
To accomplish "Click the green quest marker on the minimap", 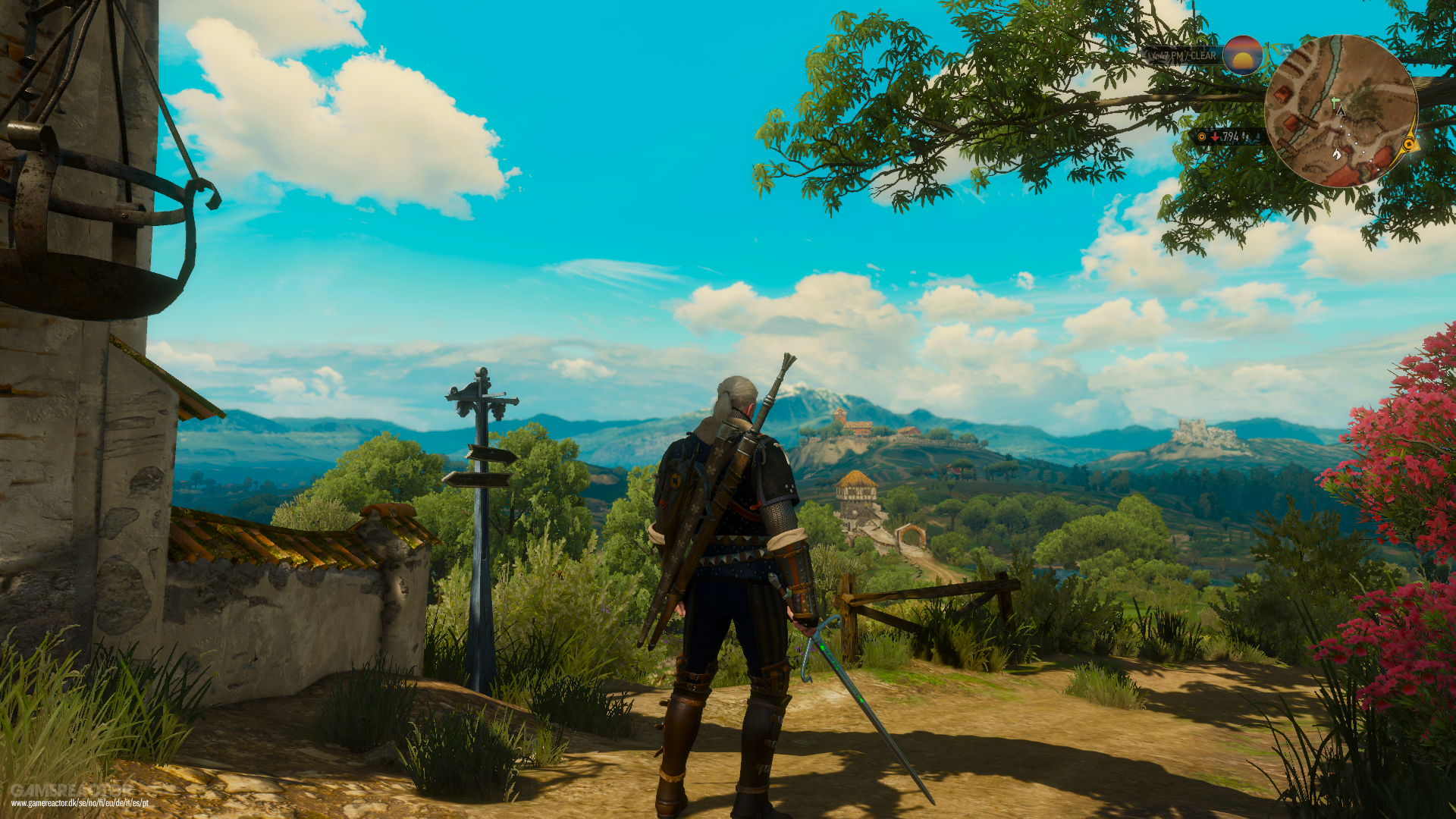I will coord(1334,102).
